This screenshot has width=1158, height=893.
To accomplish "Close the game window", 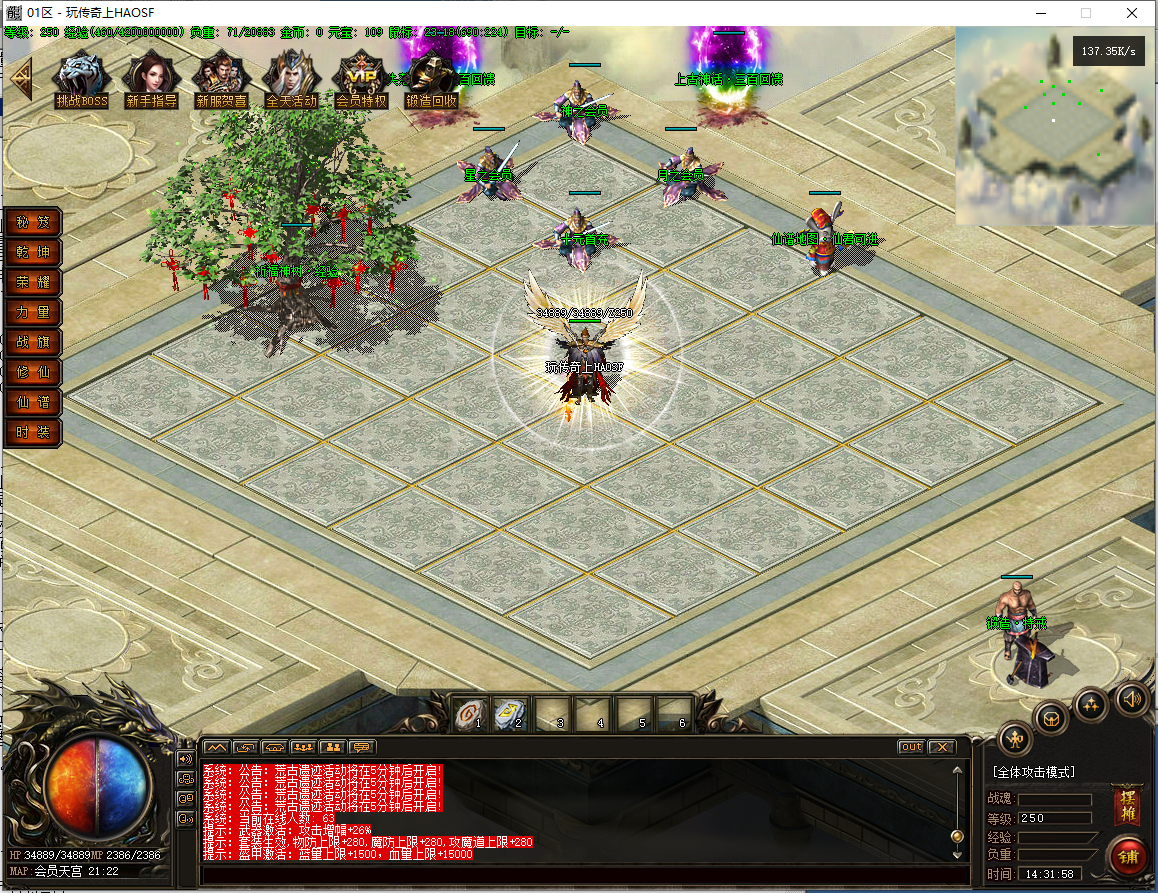I will pyautogui.click(x=1131, y=13).
